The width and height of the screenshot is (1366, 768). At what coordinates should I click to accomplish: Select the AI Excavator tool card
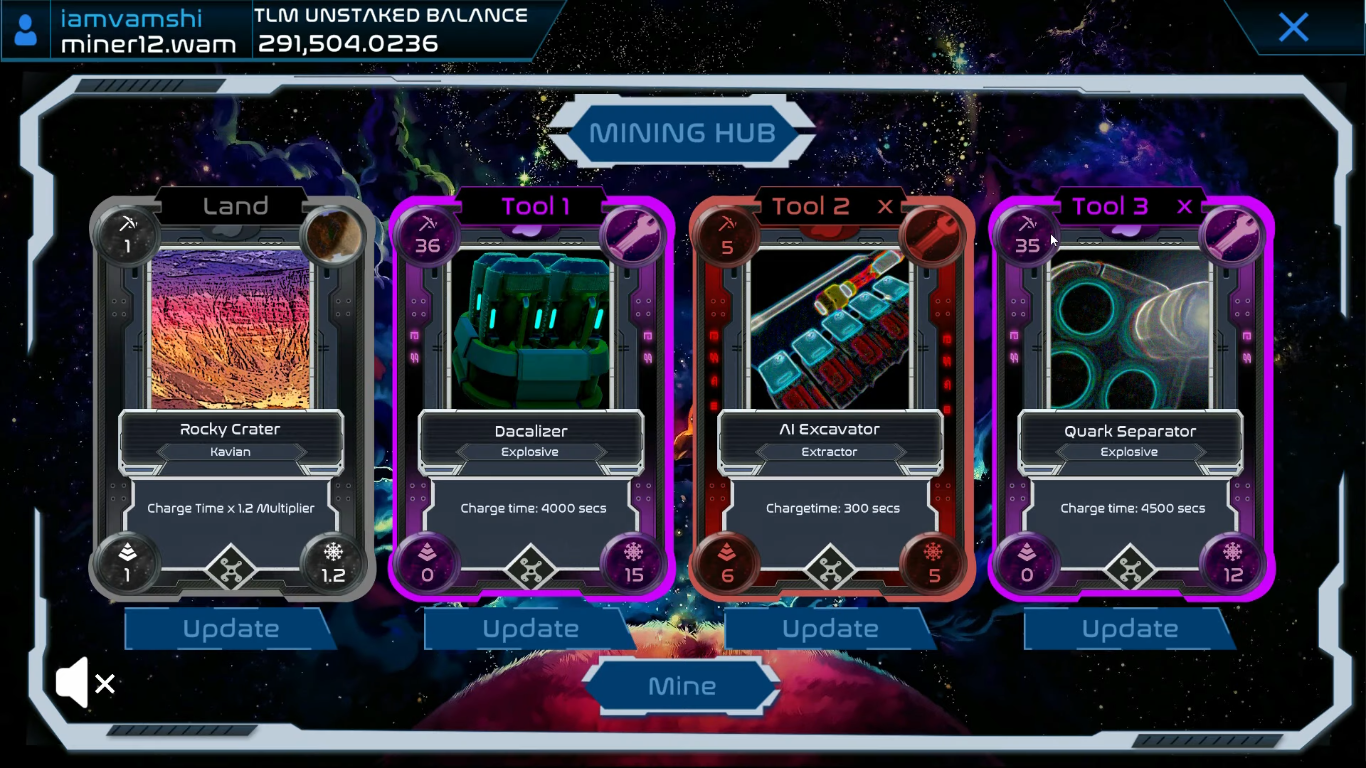pos(830,330)
